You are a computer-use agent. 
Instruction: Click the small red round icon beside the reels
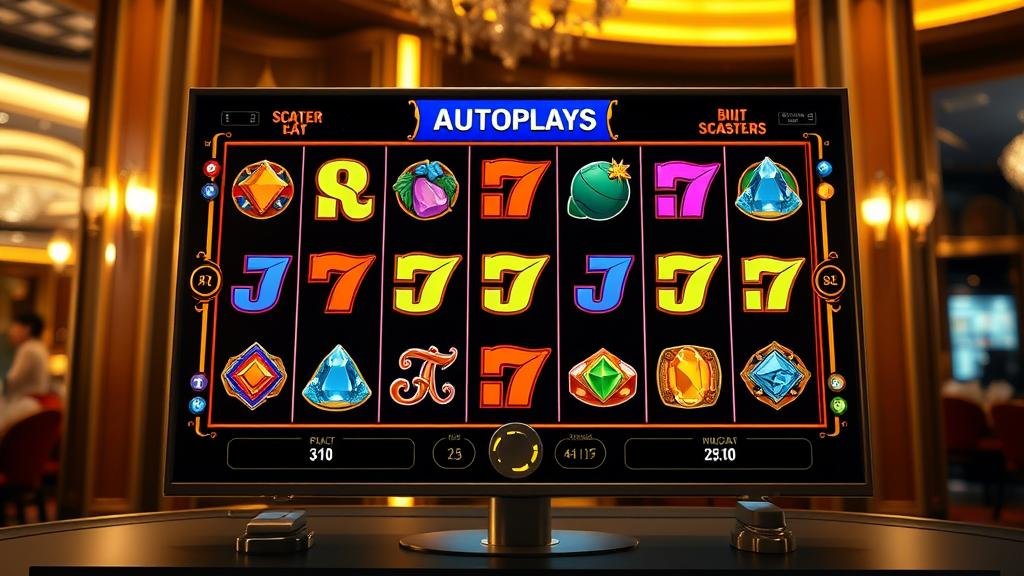[x=211, y=168]
